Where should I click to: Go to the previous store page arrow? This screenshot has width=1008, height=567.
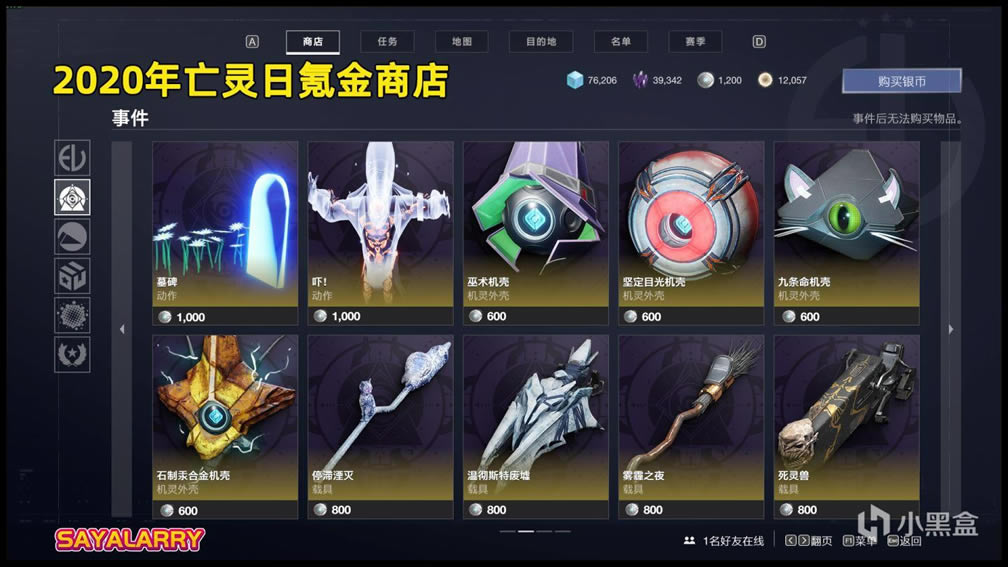pos(122,329)
